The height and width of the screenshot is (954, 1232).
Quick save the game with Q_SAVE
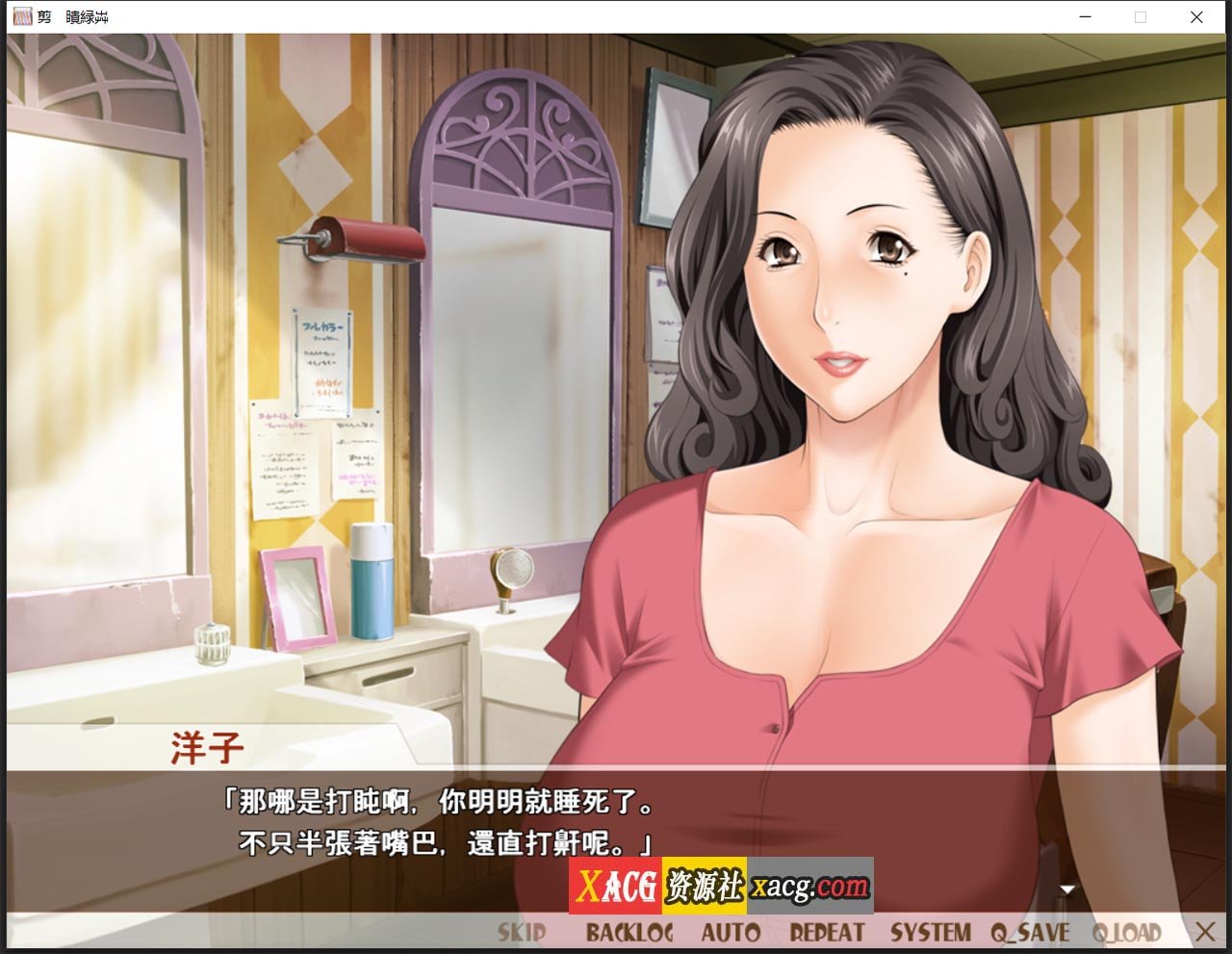pos(1032,931)
